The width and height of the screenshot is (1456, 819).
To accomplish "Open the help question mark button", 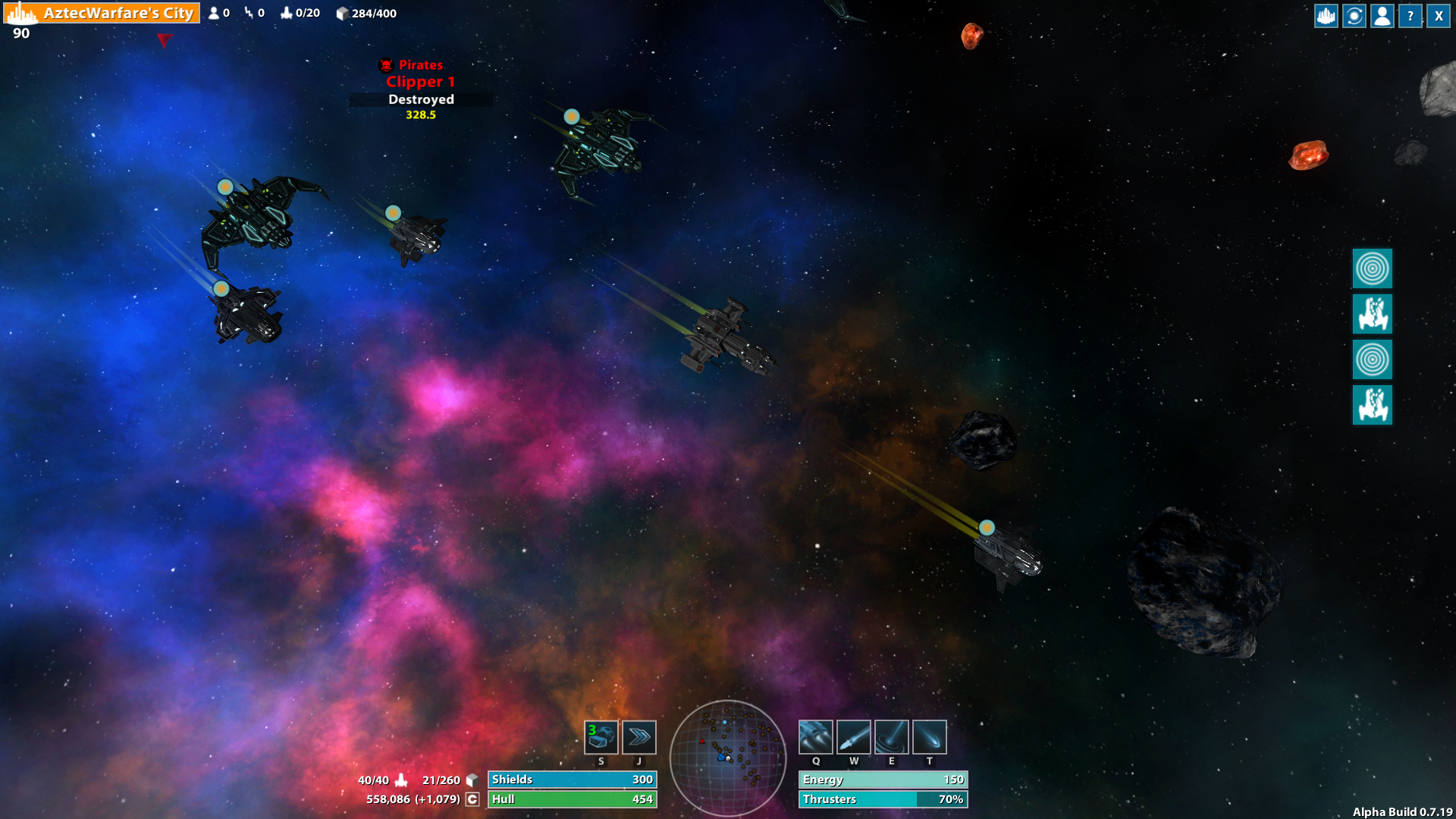I will [1410, 15].
